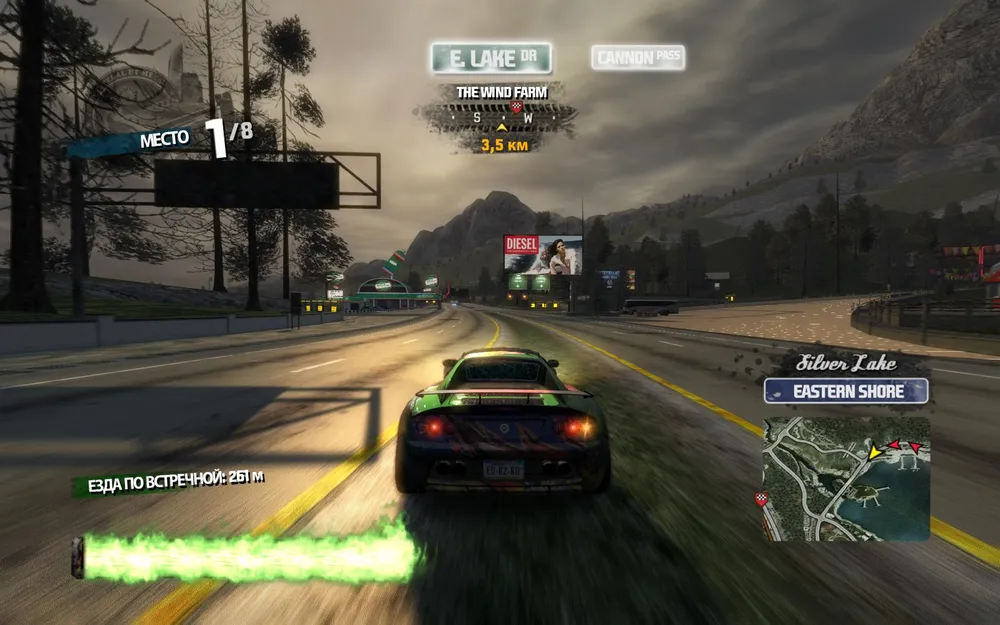The width and height of the screenshot is (1000, 625).
Task: Click the Wind Farm compass tracker
Action: coord(498,119)
